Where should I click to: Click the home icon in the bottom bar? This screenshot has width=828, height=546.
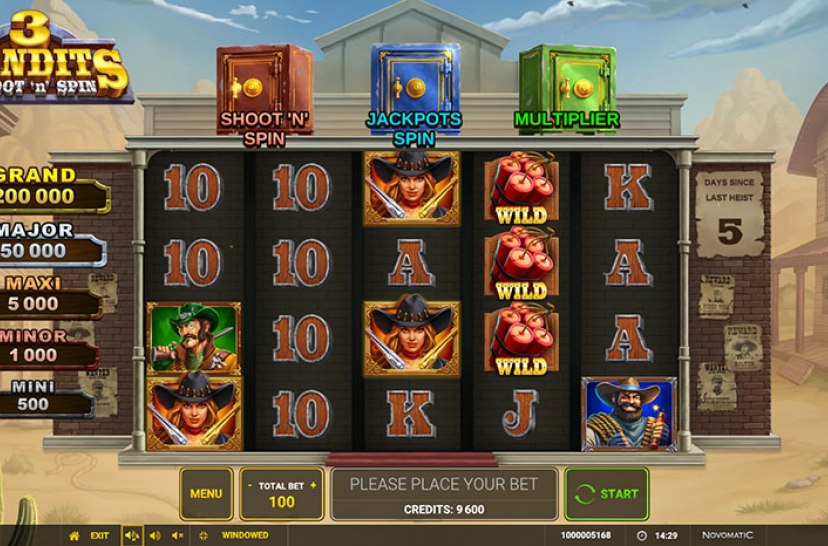tap(73, 536)
